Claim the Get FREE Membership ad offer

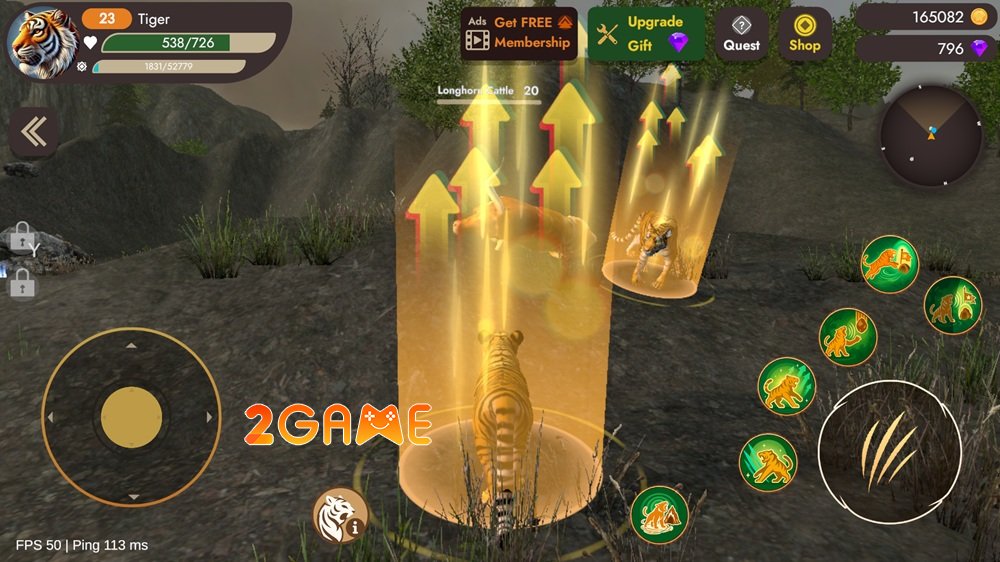point(519,33)
